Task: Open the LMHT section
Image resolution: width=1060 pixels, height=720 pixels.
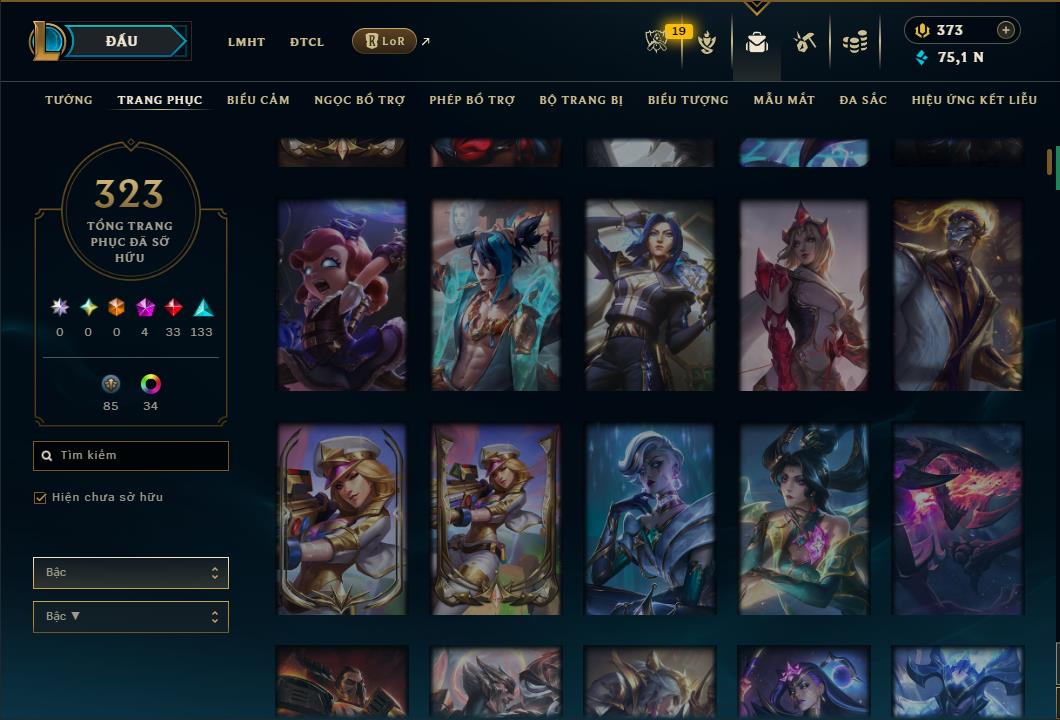Action: pos(246,42)
